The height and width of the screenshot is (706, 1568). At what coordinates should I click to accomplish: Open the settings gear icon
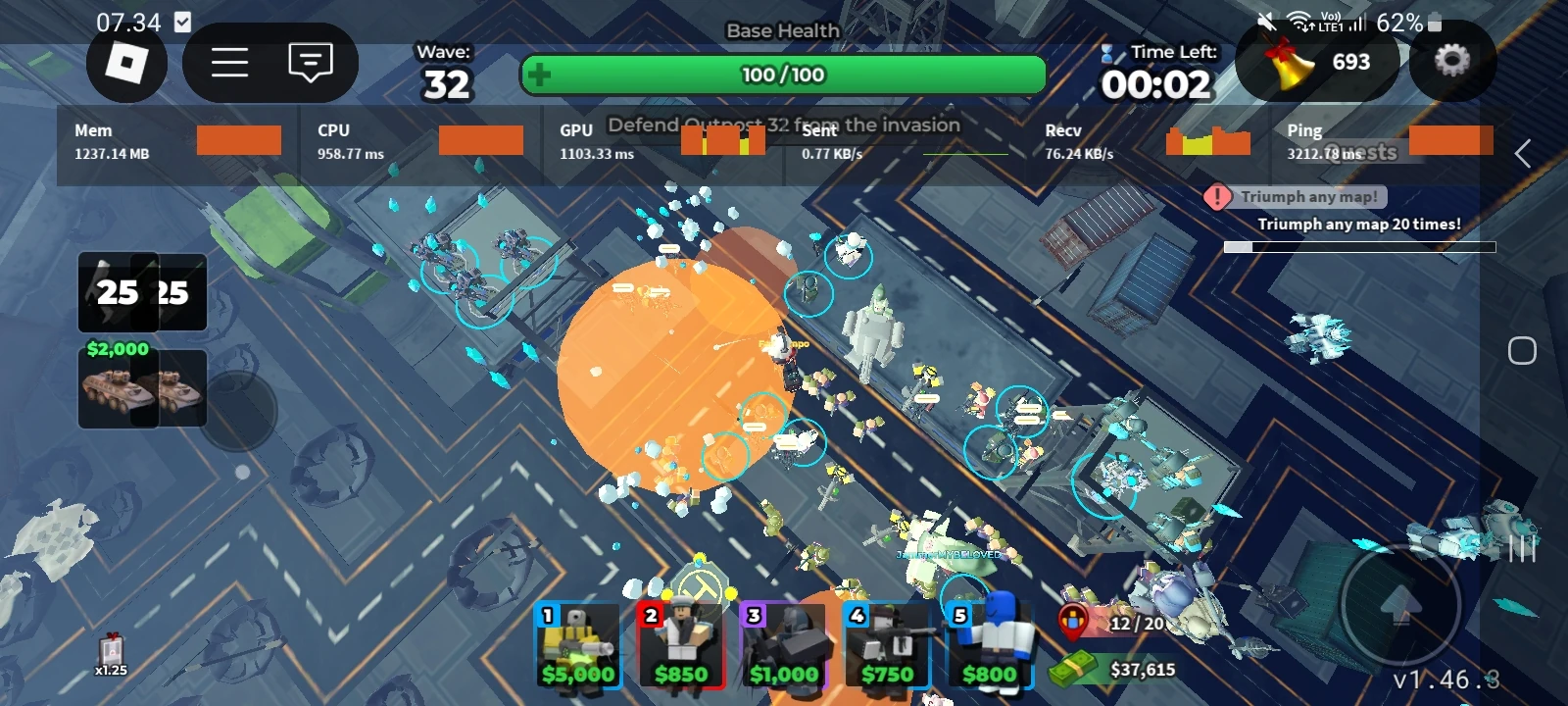coord(1453,62)
